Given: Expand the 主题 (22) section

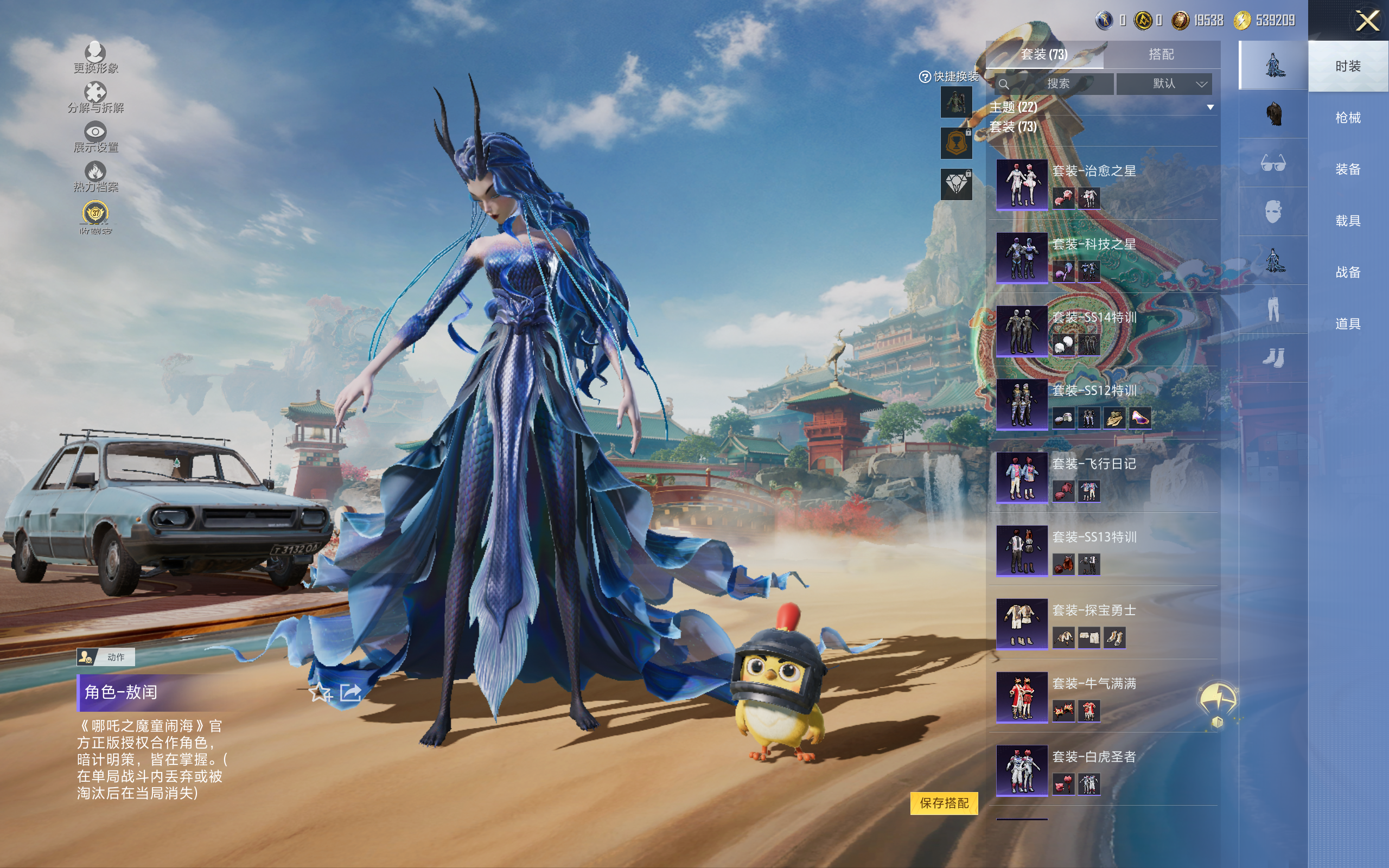Looking at the screenshot, I should (x=1210, y=107).
